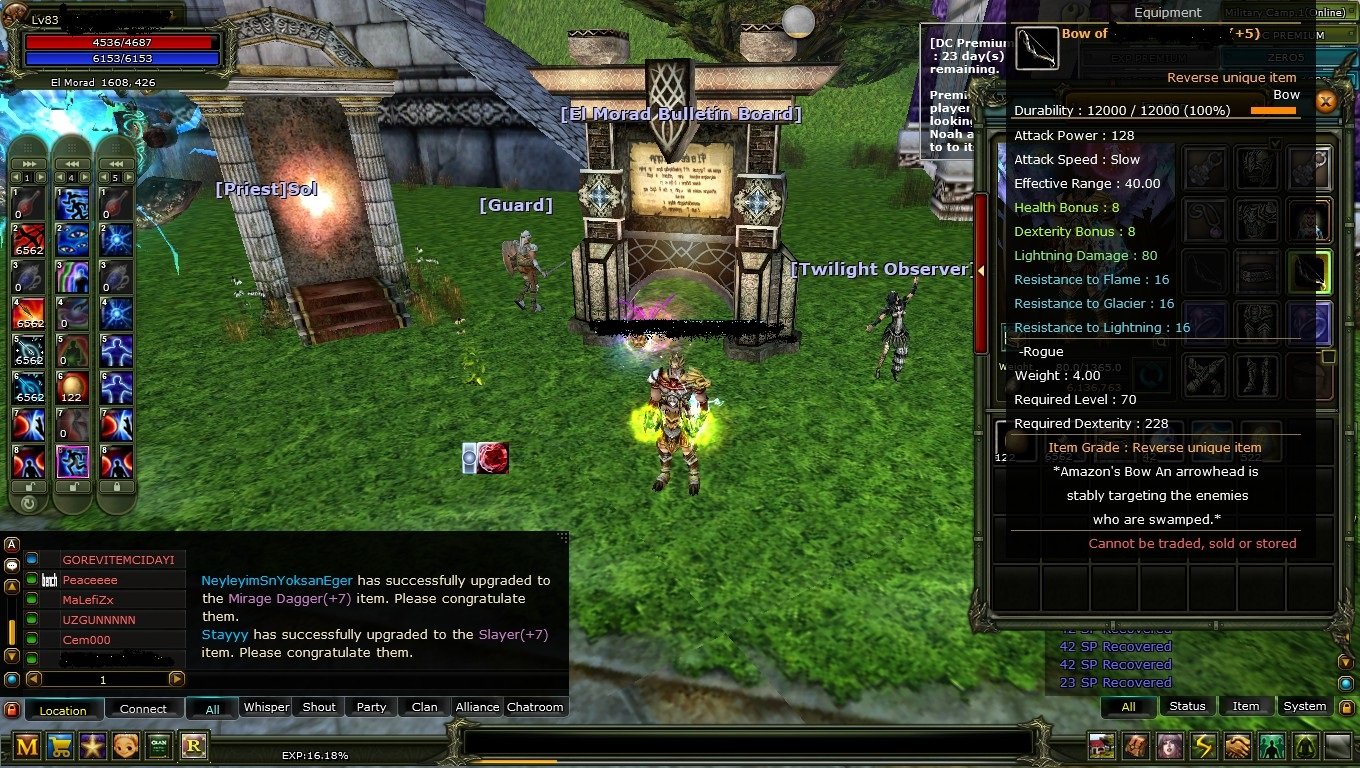
Task: Switch chat to the Whisper tab
Action: (x=267, y=707)
